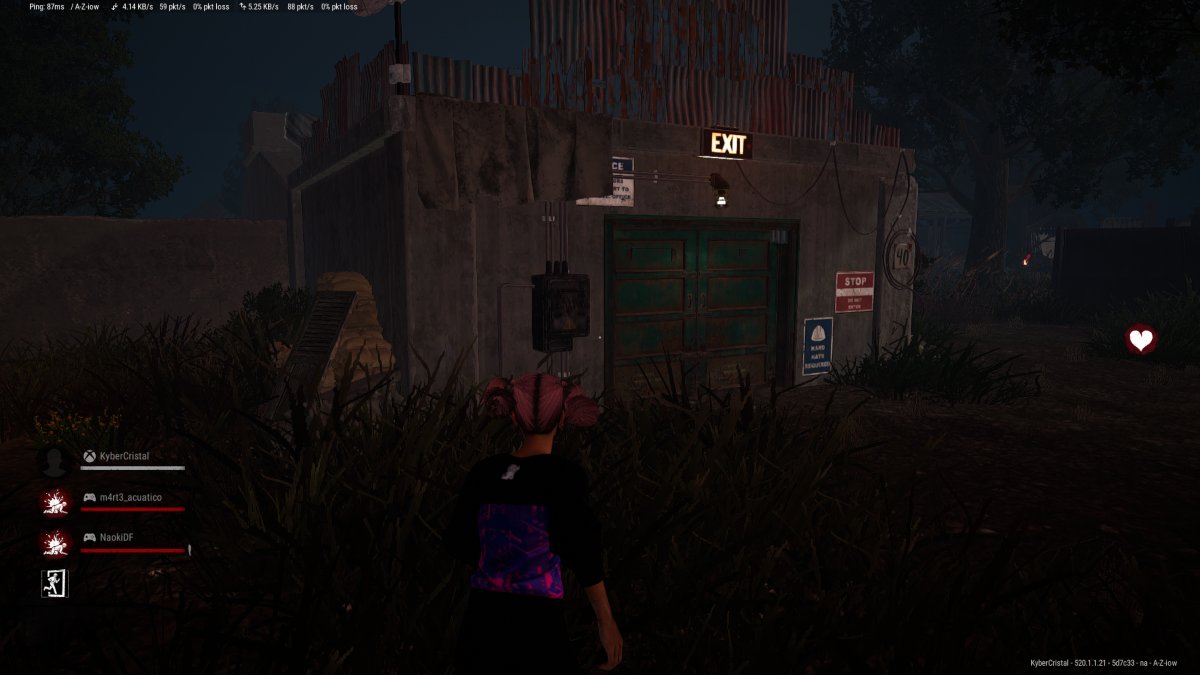Click the exit gate status icon
This screenshot has height=675, width=1200.
(x=54, y=583)
